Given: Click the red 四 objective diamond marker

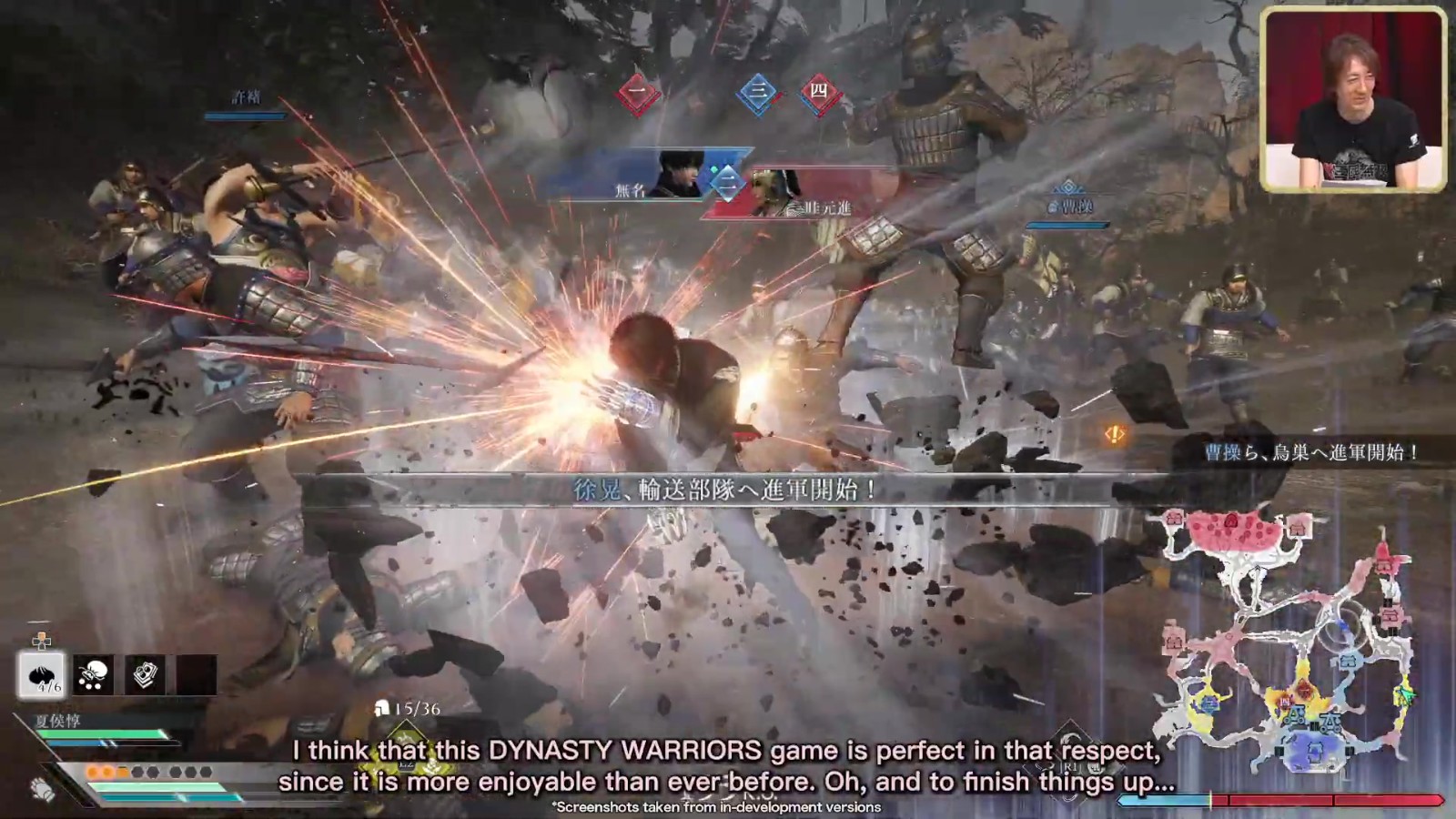Looking at the screenshot, I should 819,92.
